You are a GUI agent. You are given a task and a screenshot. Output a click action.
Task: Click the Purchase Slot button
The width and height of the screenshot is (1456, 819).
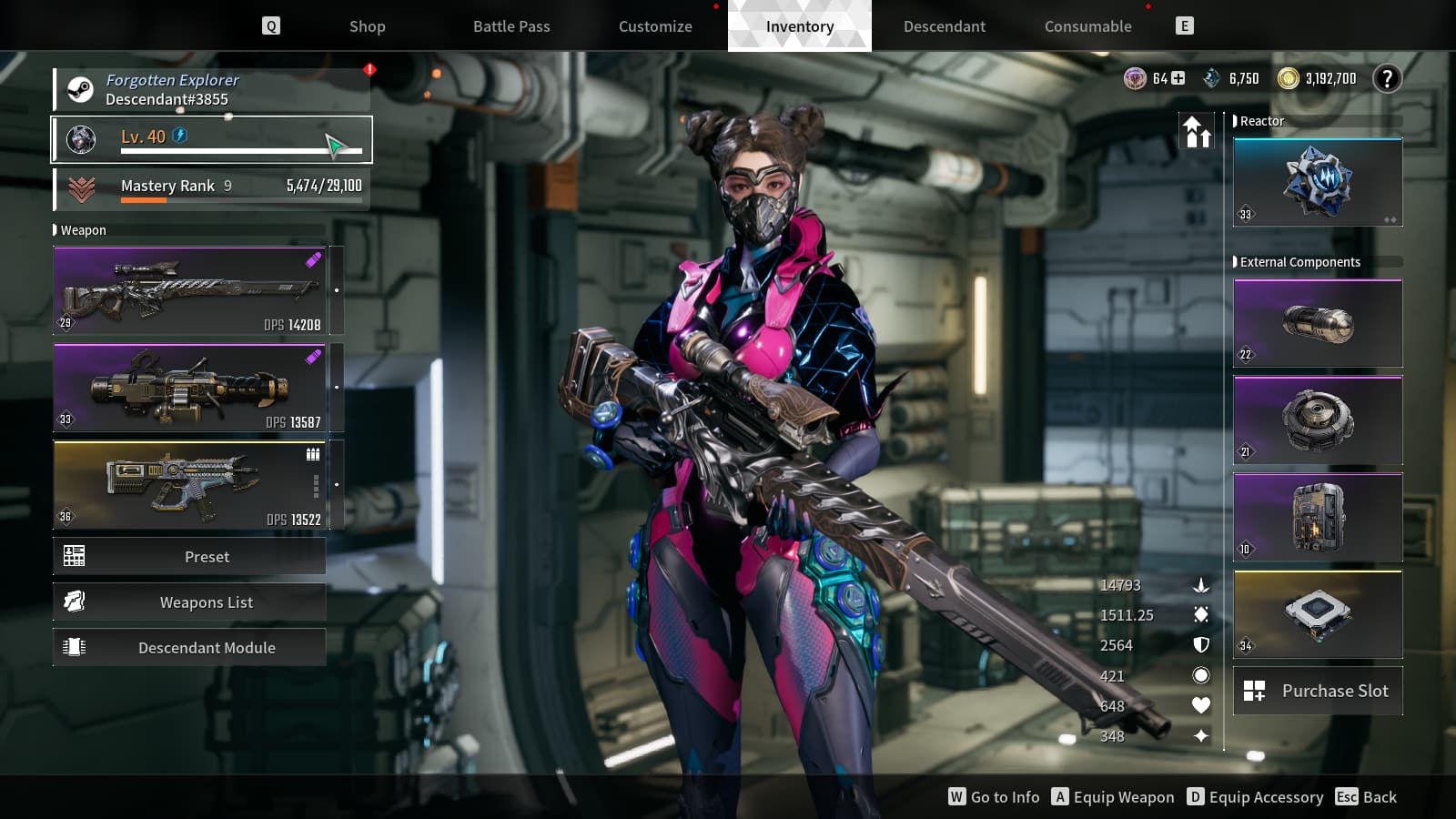[1317, 691]
